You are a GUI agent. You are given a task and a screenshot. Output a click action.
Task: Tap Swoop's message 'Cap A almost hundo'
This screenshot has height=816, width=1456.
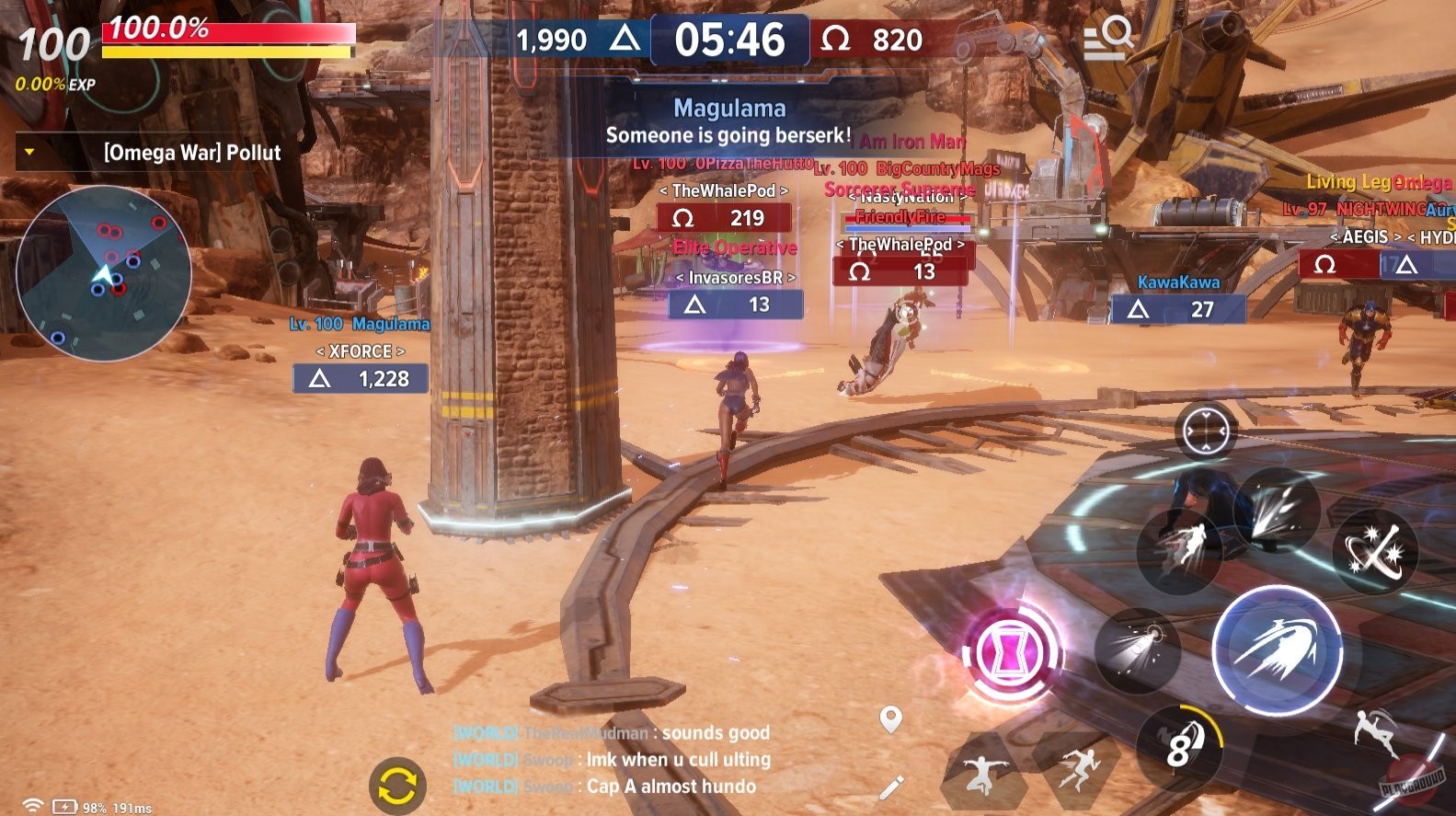670,787
